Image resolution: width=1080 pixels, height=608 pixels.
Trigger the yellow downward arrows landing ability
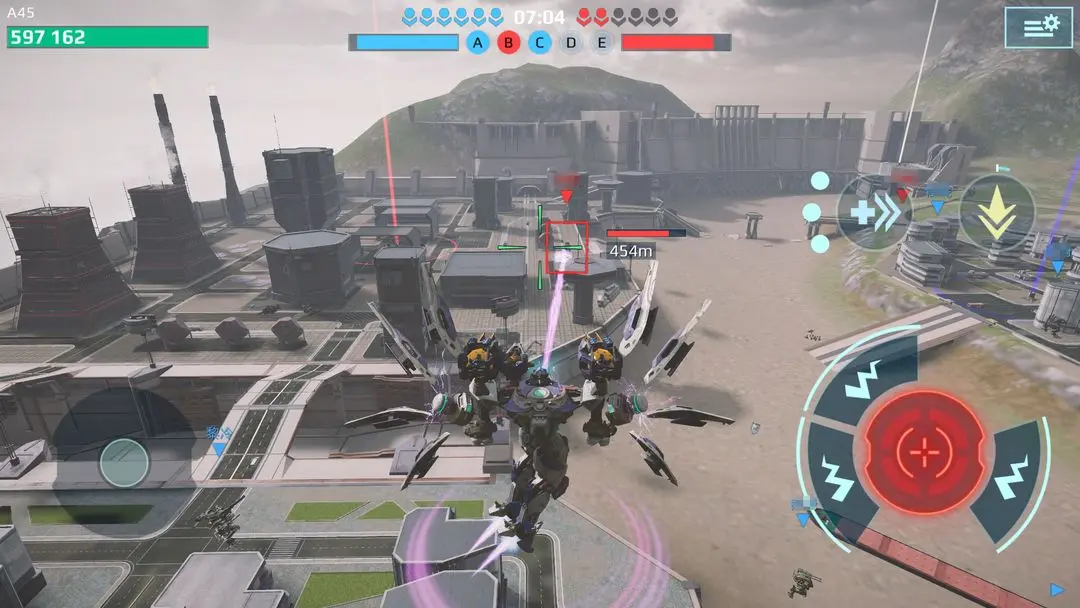[997, 213]
